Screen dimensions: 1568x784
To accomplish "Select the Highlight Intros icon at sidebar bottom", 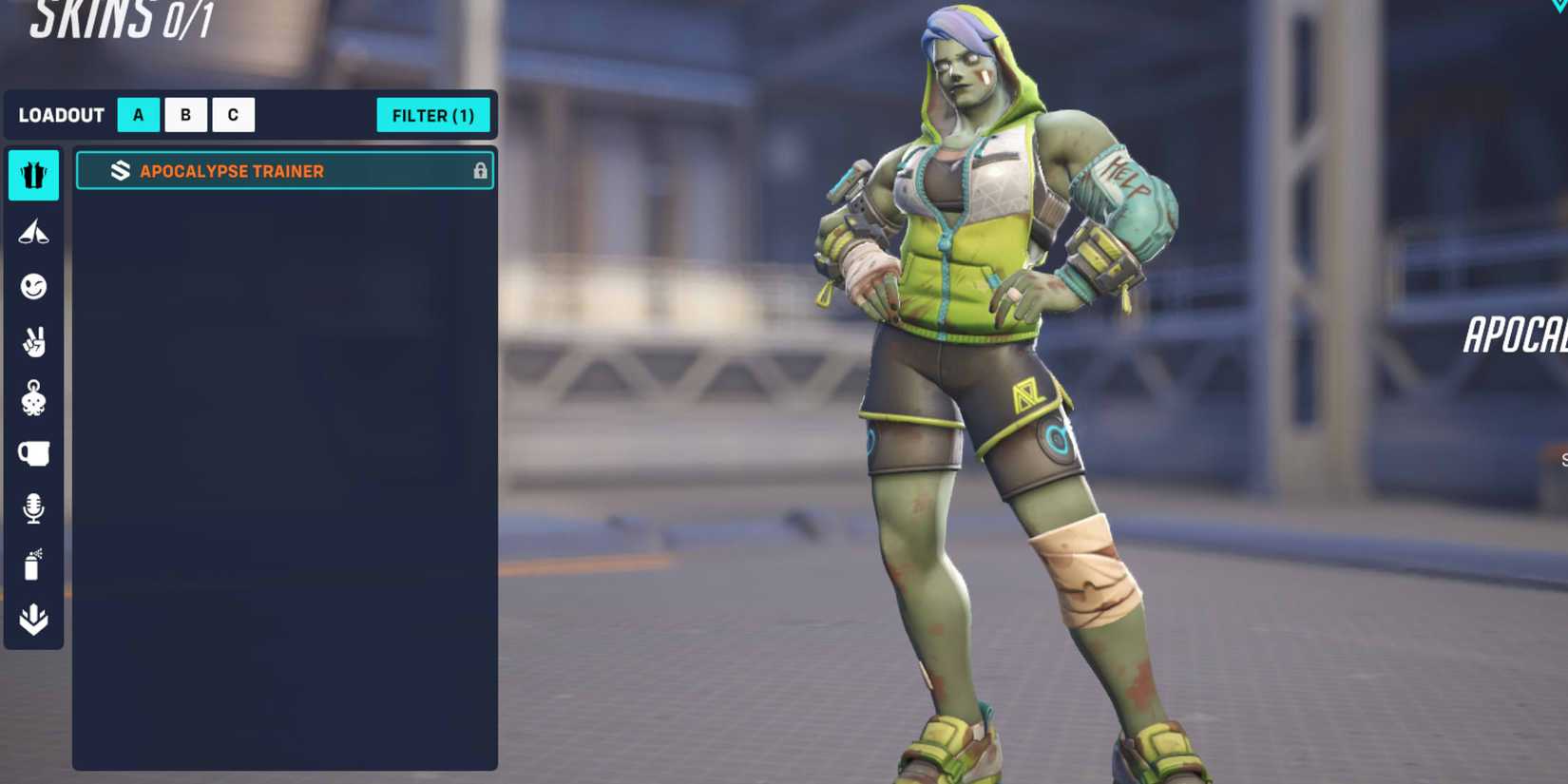I will tap(34, 619).
